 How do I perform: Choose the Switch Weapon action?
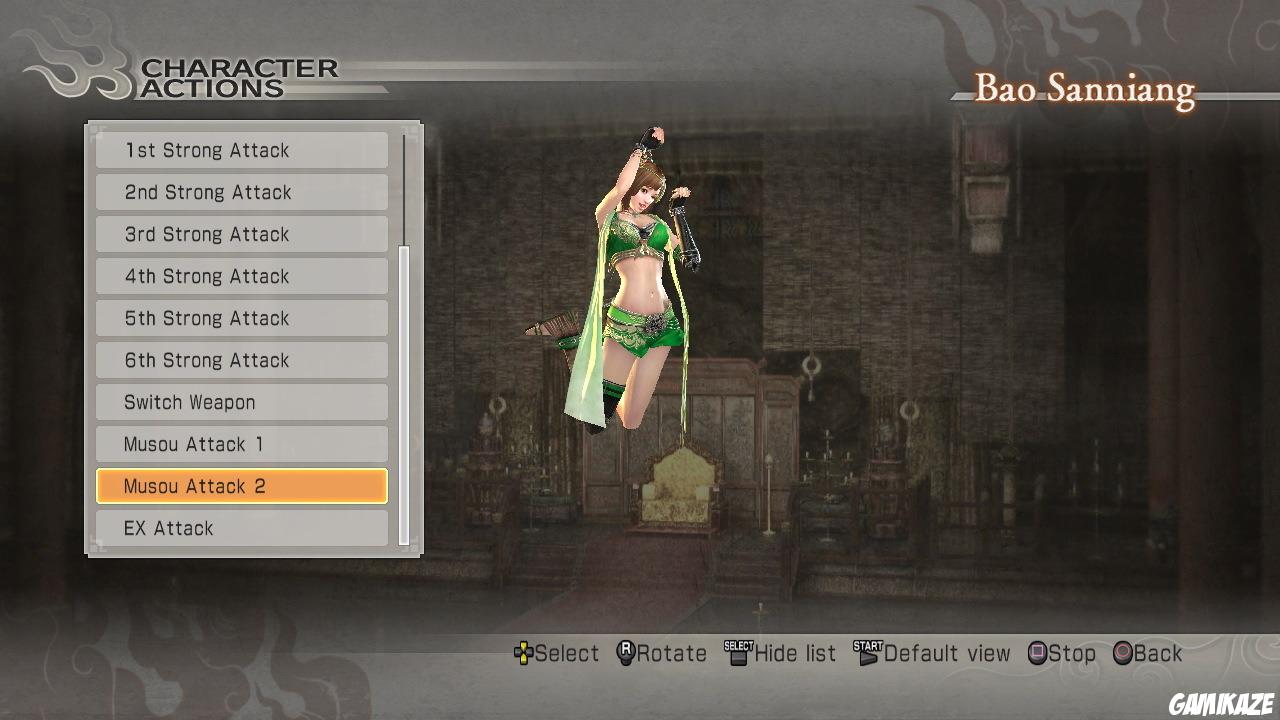pos(241,402)
